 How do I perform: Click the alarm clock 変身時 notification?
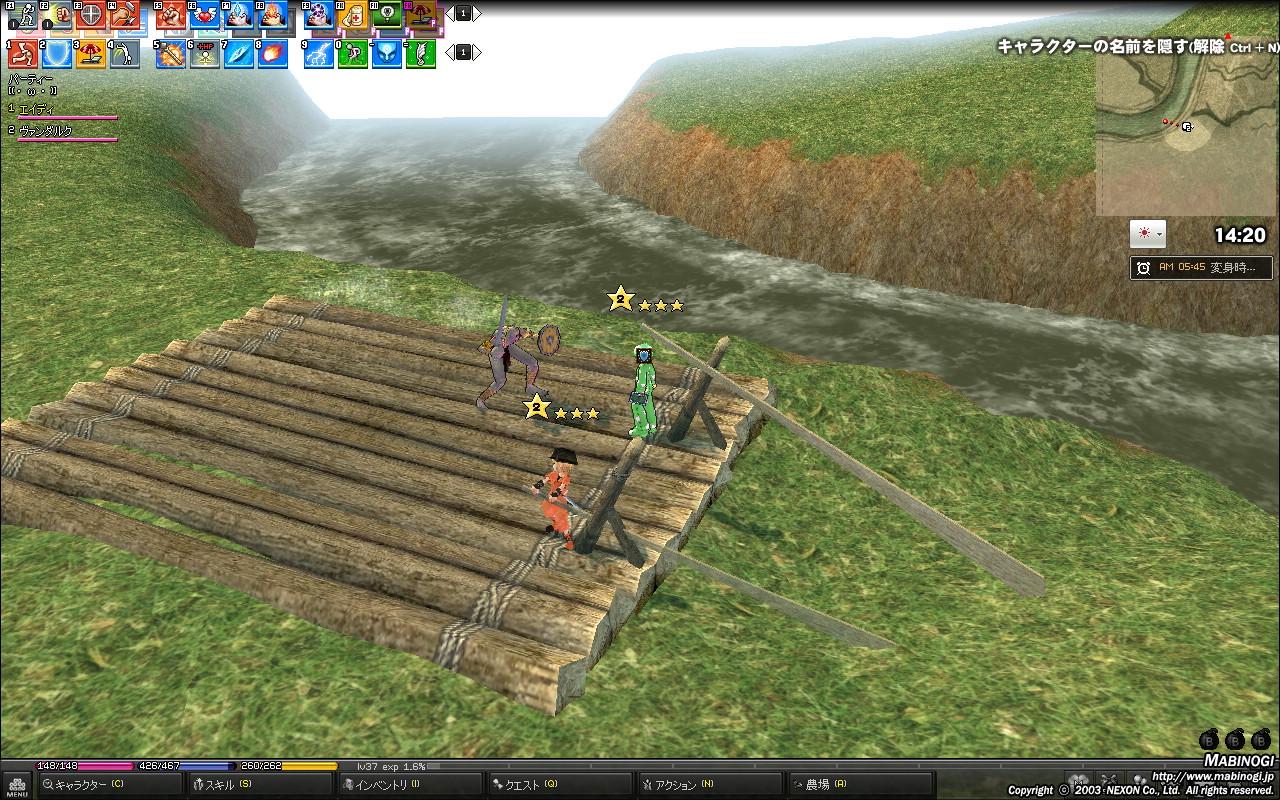coord(1201,268)
